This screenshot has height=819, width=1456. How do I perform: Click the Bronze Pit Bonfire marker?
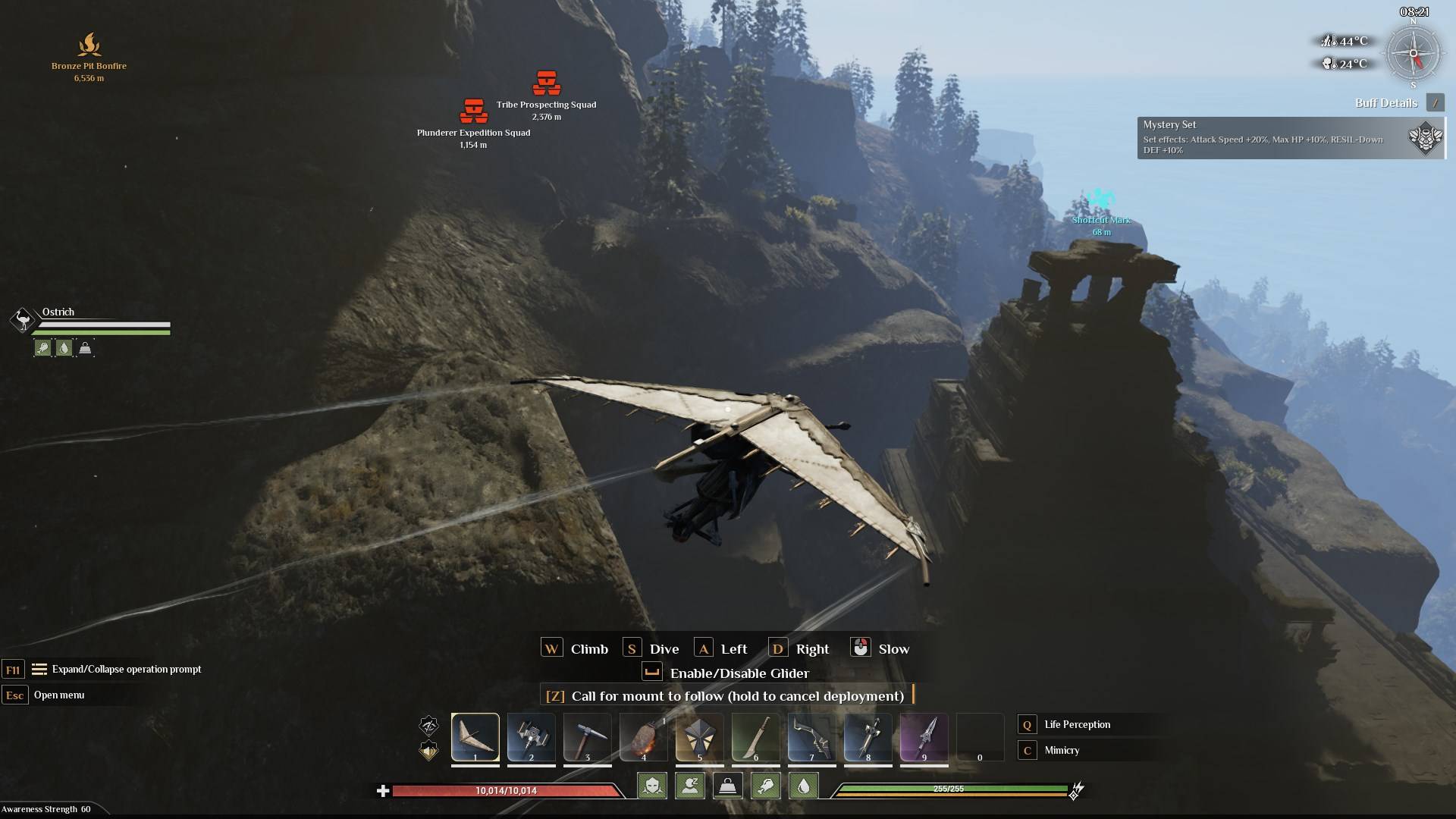pyautogui.click(x=89, y=45)
